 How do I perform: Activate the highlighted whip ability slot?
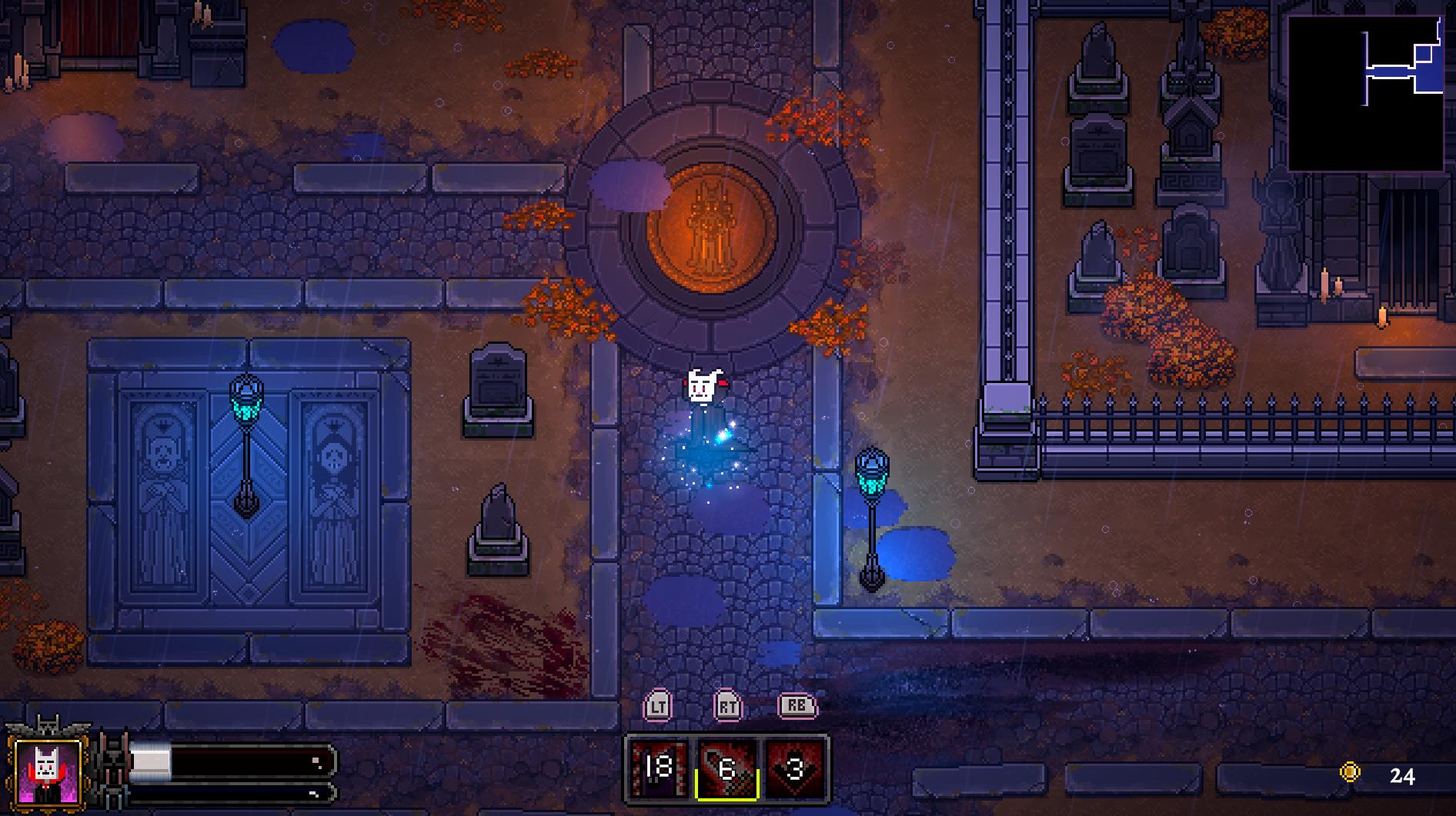pos(727,768)
